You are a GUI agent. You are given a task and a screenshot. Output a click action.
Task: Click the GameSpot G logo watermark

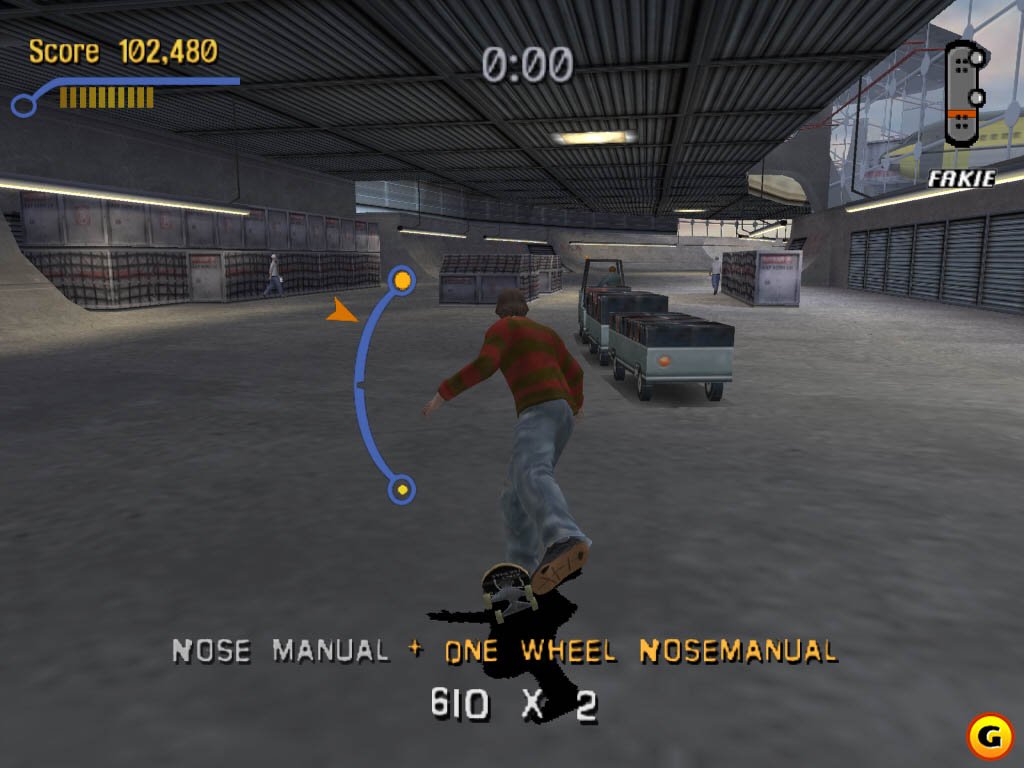click(x=988, y=736)
